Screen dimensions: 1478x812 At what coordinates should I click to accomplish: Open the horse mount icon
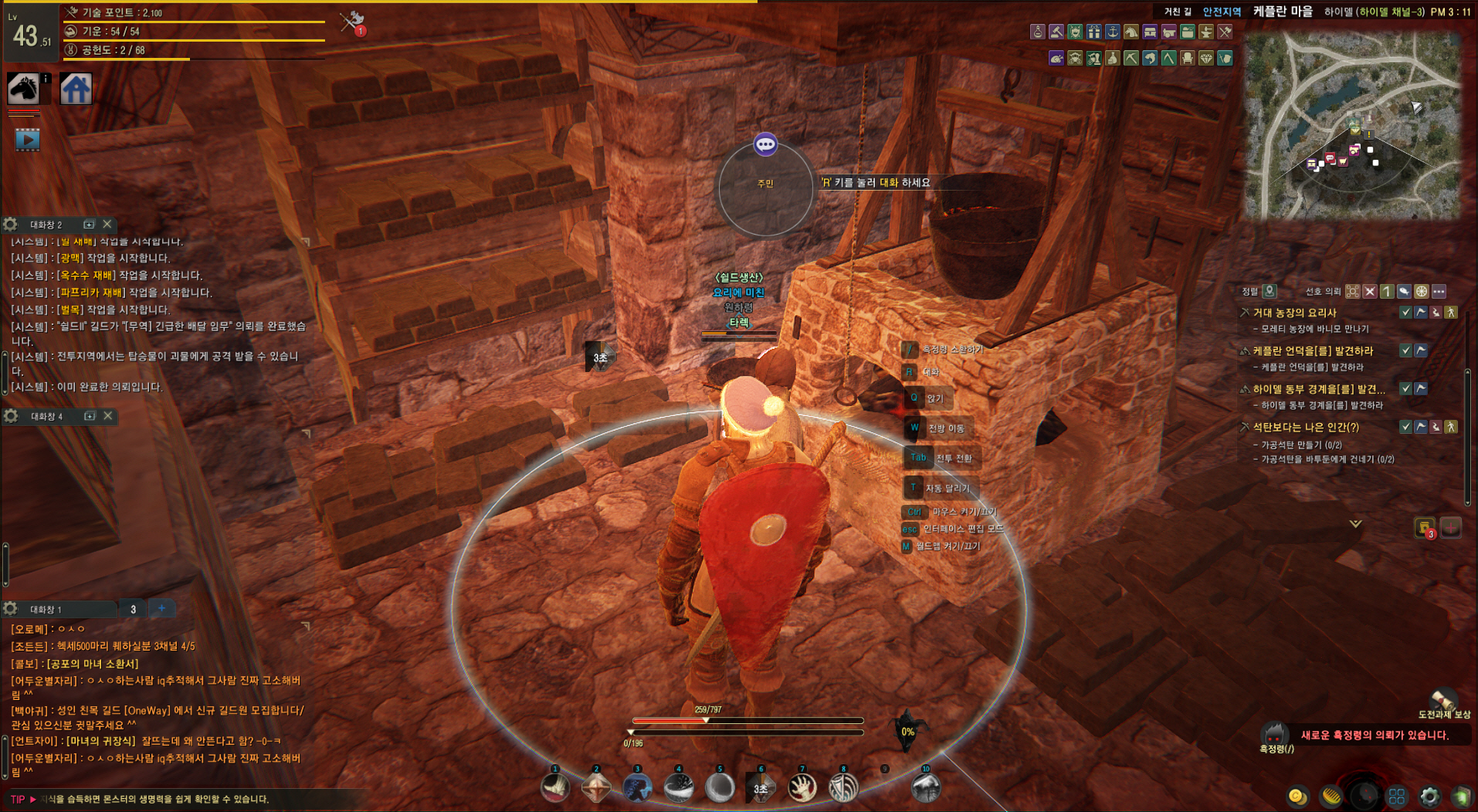tap(23, 89)
